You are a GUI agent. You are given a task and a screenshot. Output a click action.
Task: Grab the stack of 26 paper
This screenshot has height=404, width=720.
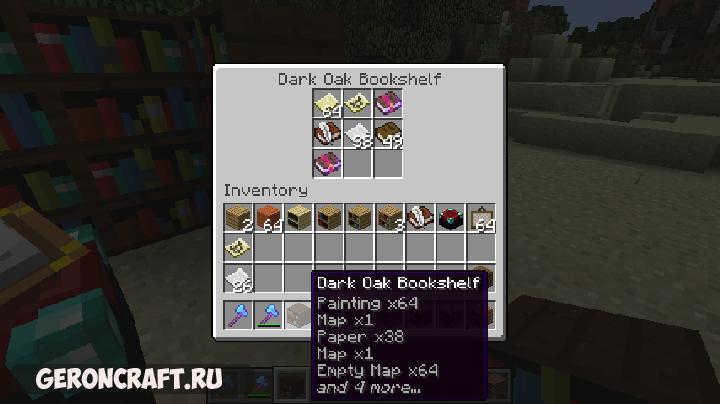tap(238, 278)
